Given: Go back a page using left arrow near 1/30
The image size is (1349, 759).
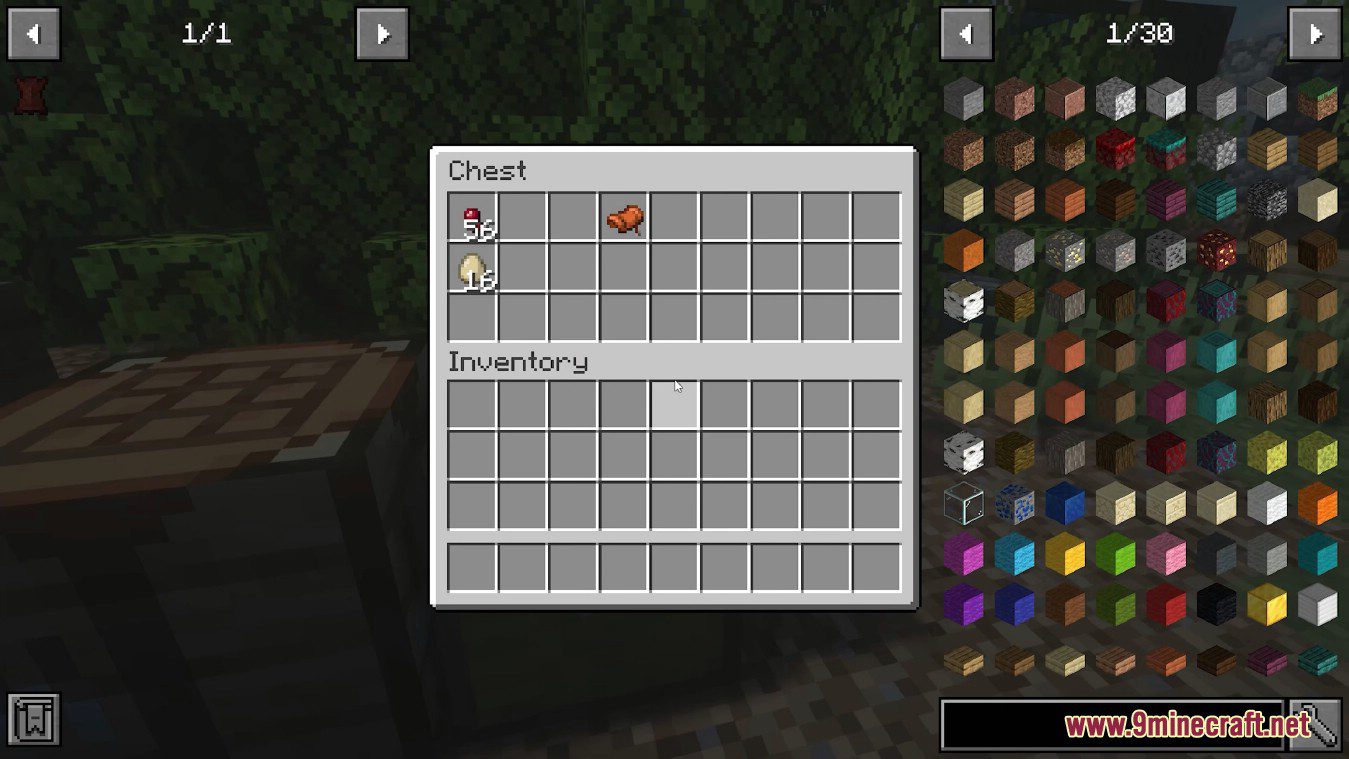Looking at the screenshot, I should (x=966, y=33).
